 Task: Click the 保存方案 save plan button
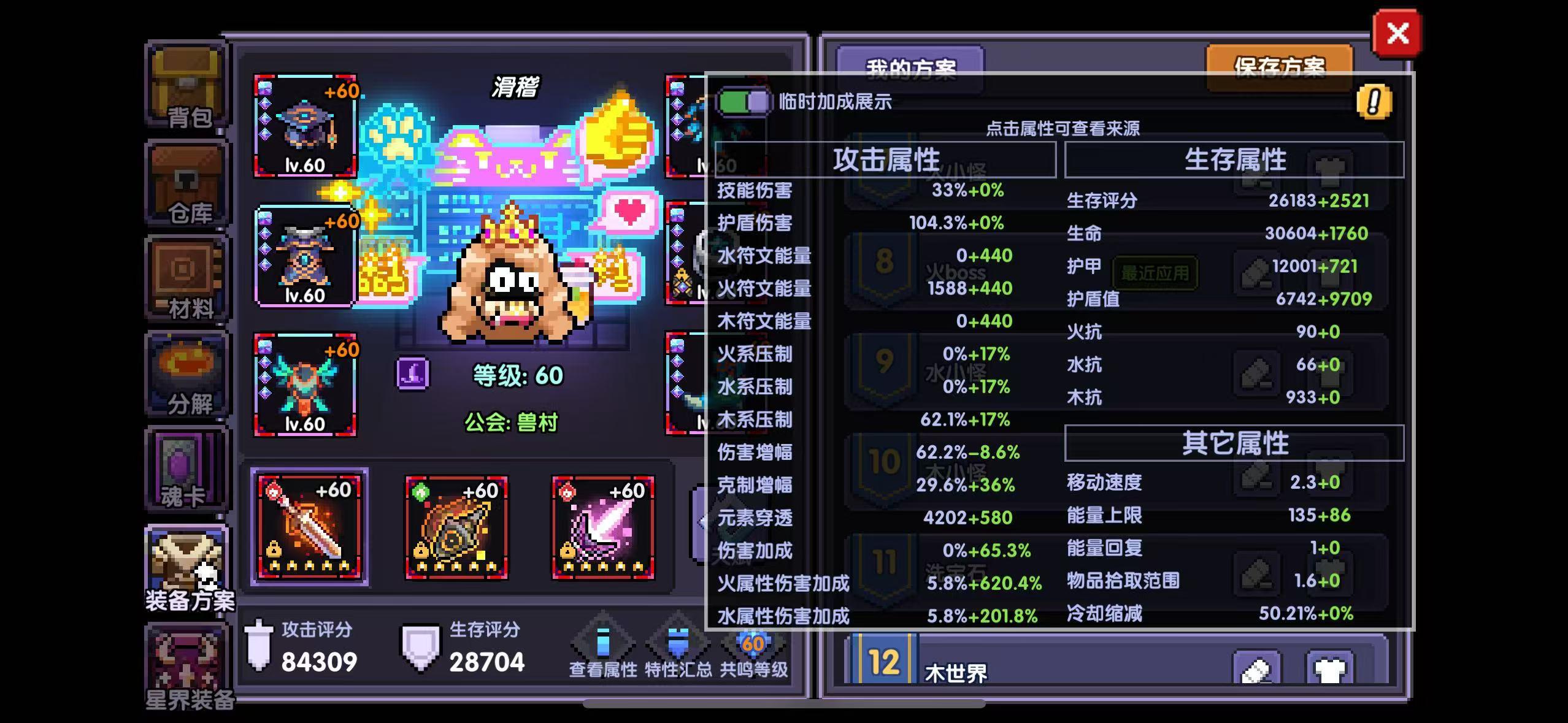pos(1280,67)
